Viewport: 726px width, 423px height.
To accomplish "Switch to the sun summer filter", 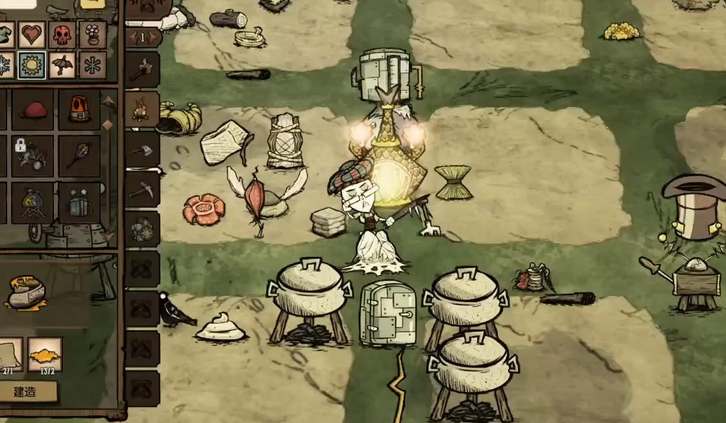I will [x=30, y=66].
